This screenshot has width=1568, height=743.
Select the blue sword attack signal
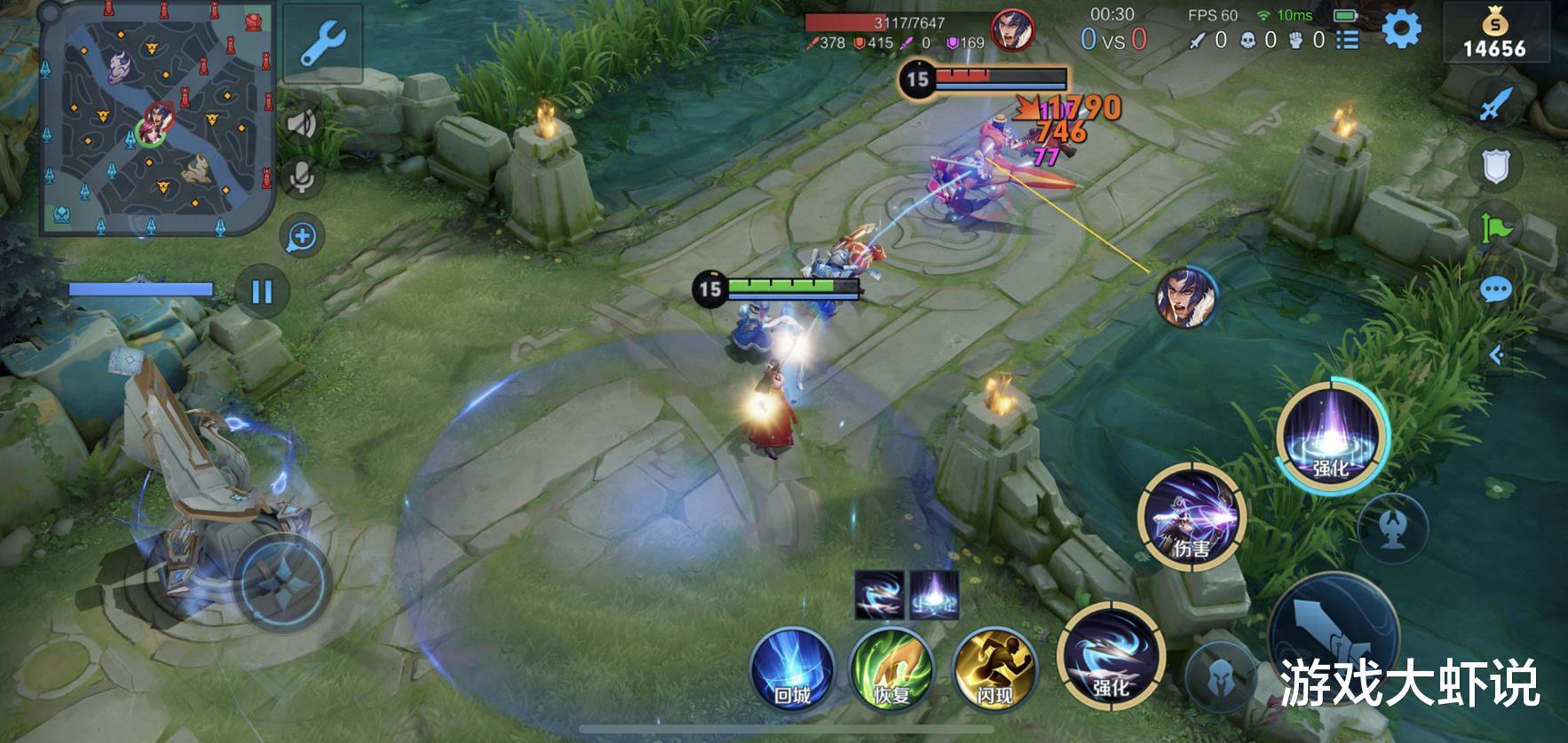click(x=1495, y=105)
